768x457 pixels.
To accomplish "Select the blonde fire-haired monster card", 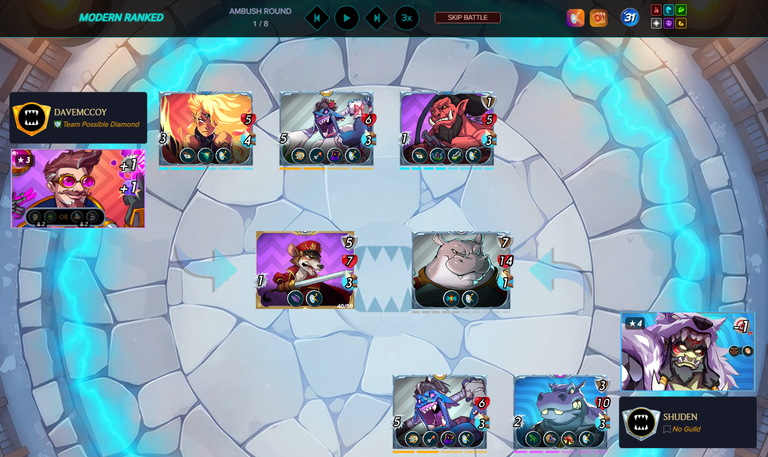I will 205,128.
